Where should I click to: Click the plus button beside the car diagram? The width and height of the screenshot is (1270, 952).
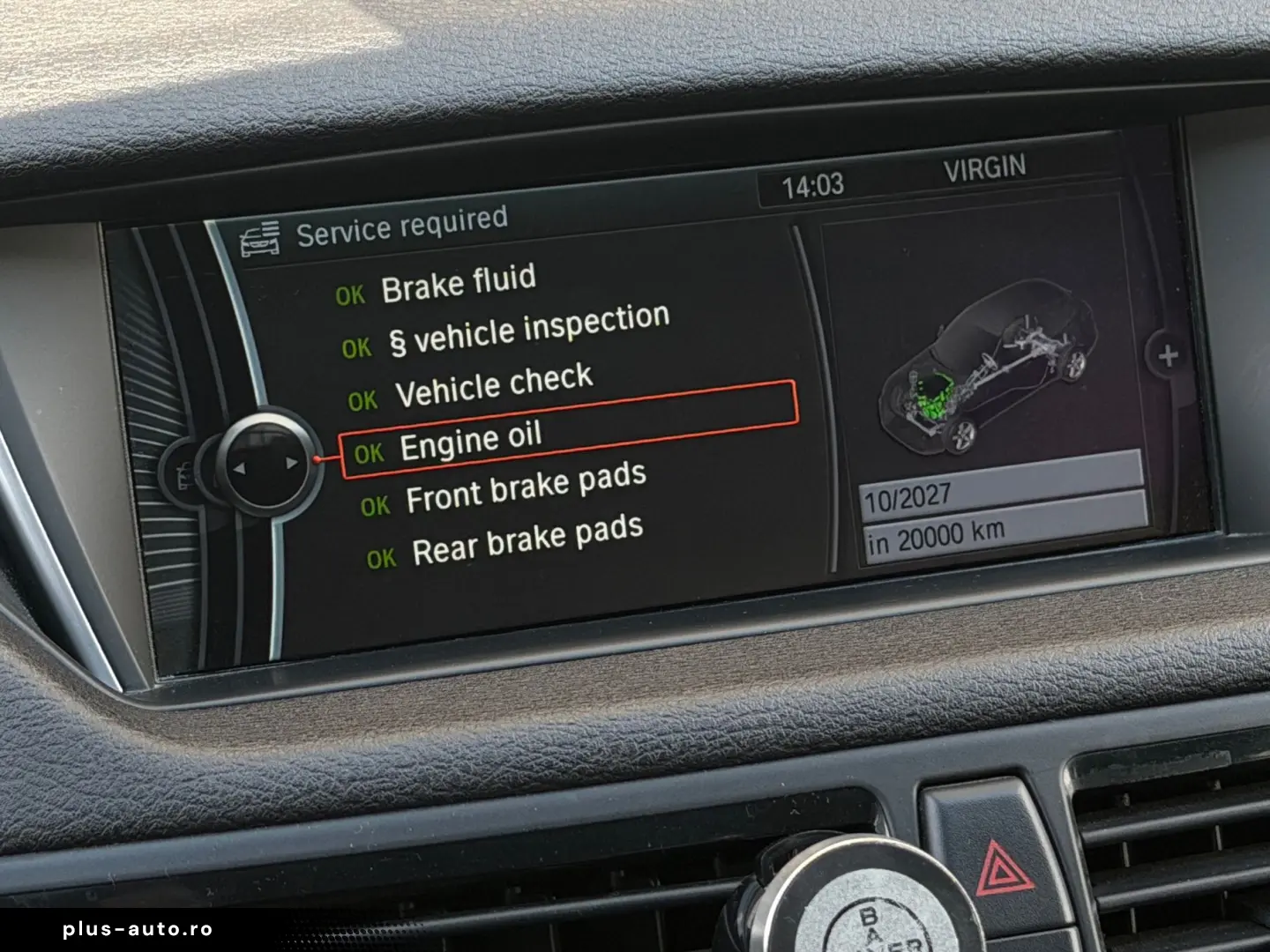click(x=1168, y=356)
